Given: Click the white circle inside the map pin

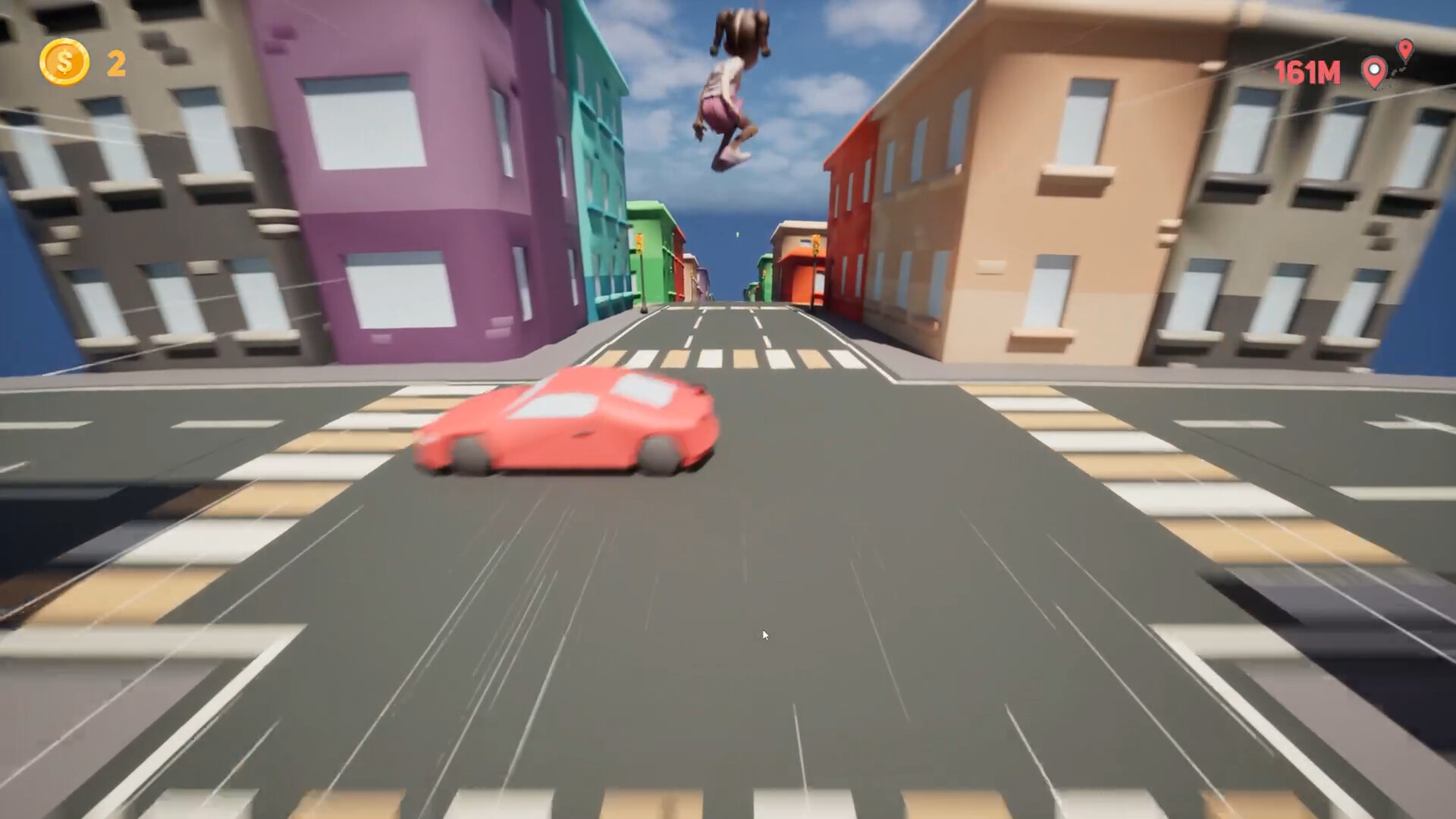Looking at the screenshot, I should [1373, 69].
